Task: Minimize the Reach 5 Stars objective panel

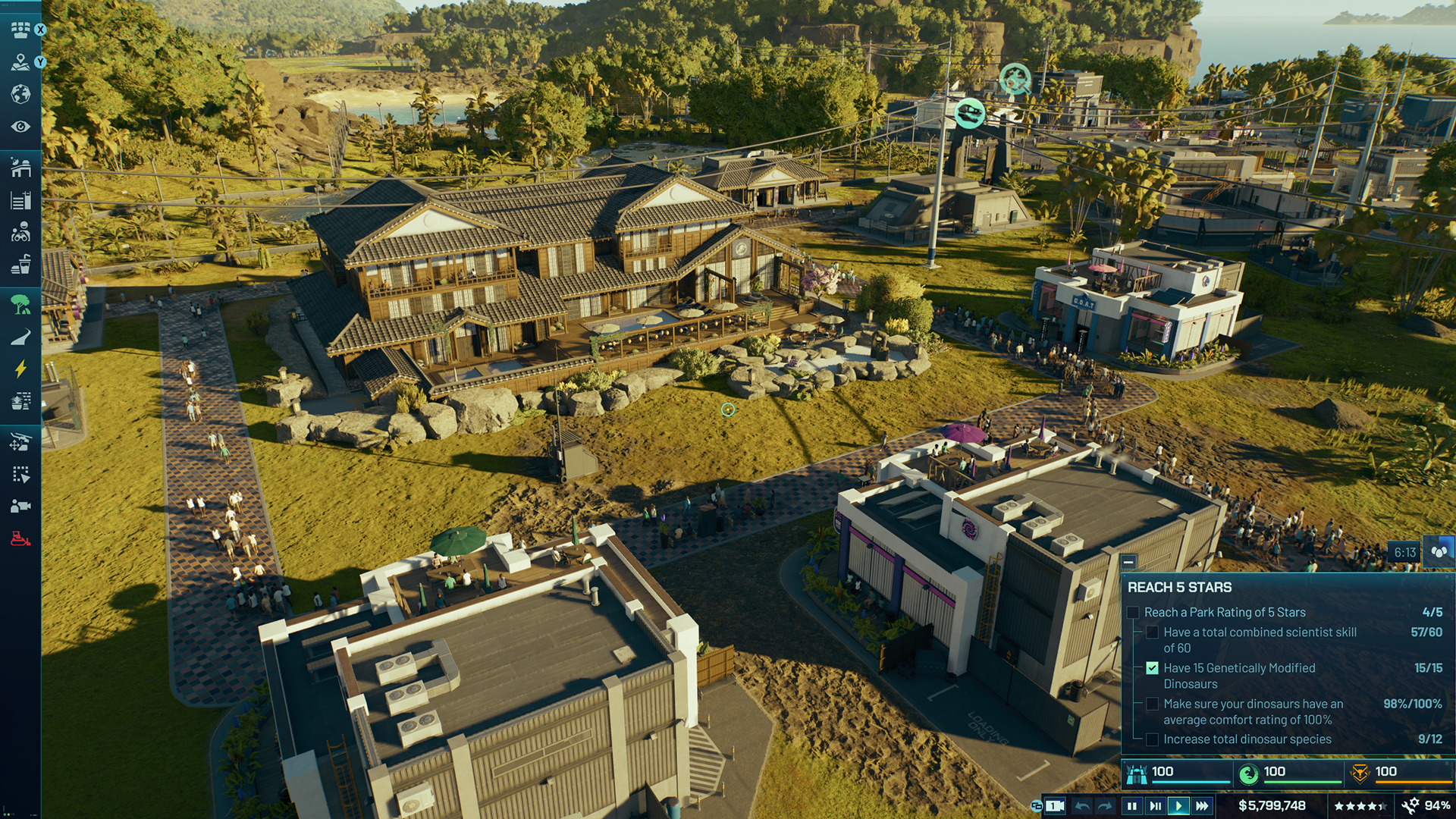Action: pos(1128,562)
